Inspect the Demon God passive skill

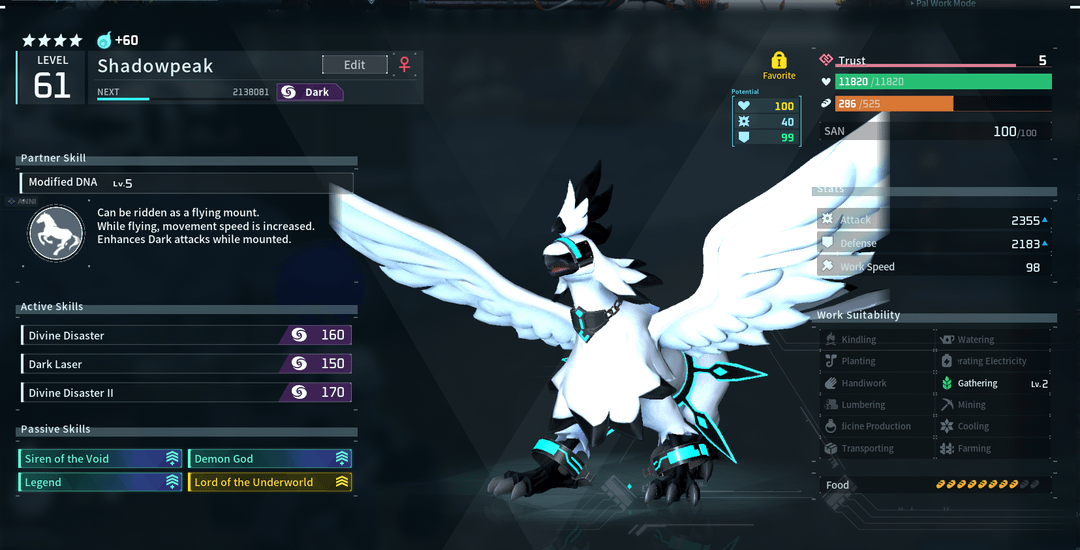(x=270, y=459)
